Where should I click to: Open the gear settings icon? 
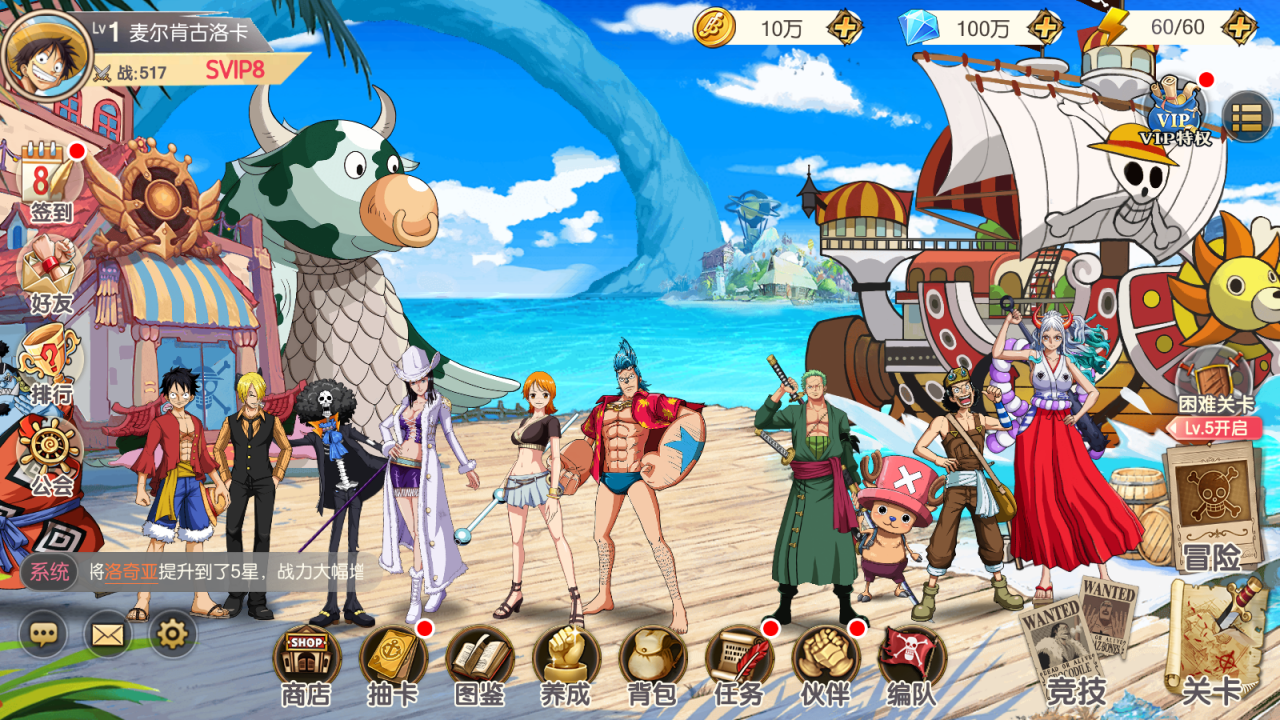coord(173,633)
